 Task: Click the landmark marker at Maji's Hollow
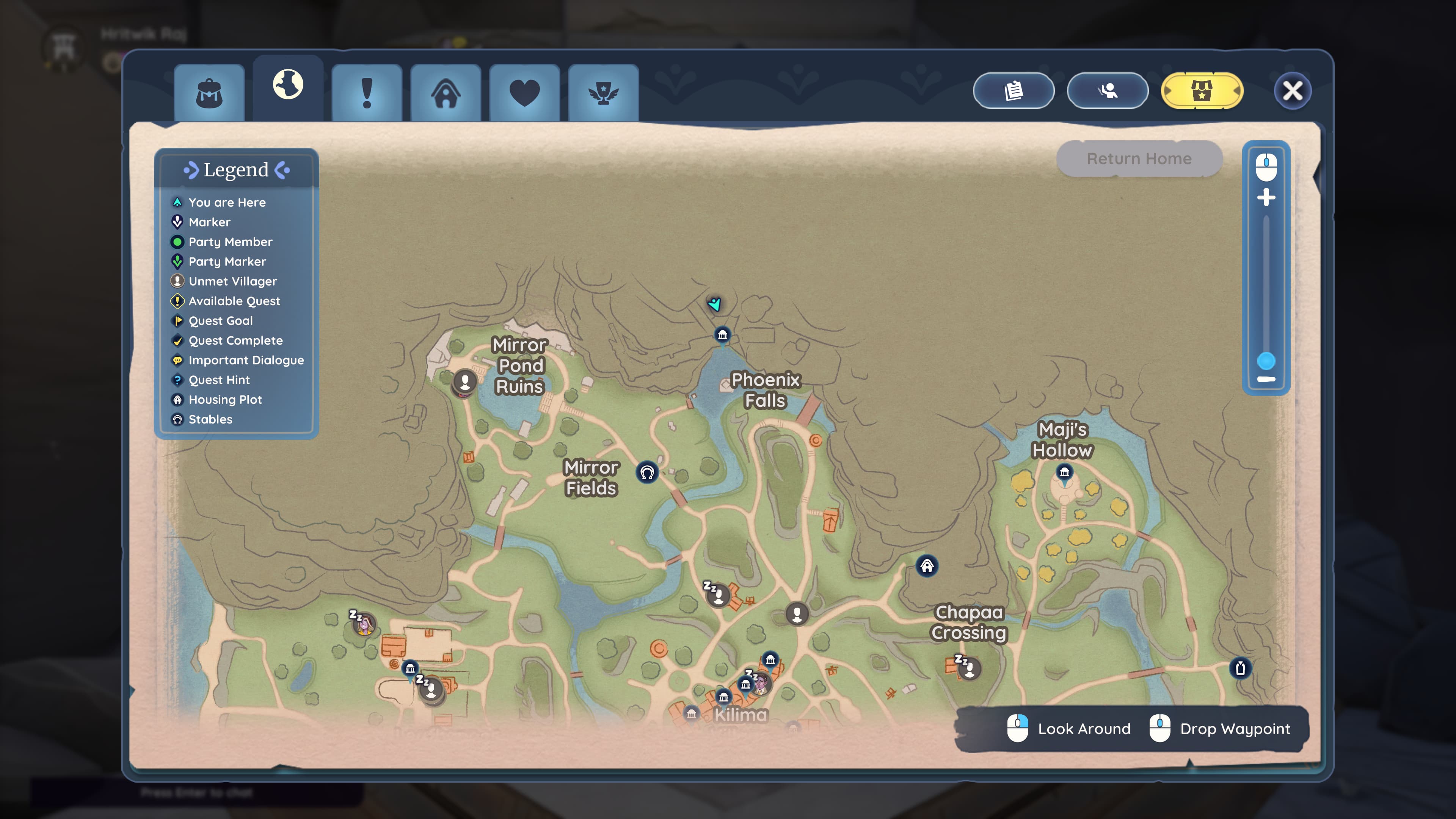click(1064, 472)
